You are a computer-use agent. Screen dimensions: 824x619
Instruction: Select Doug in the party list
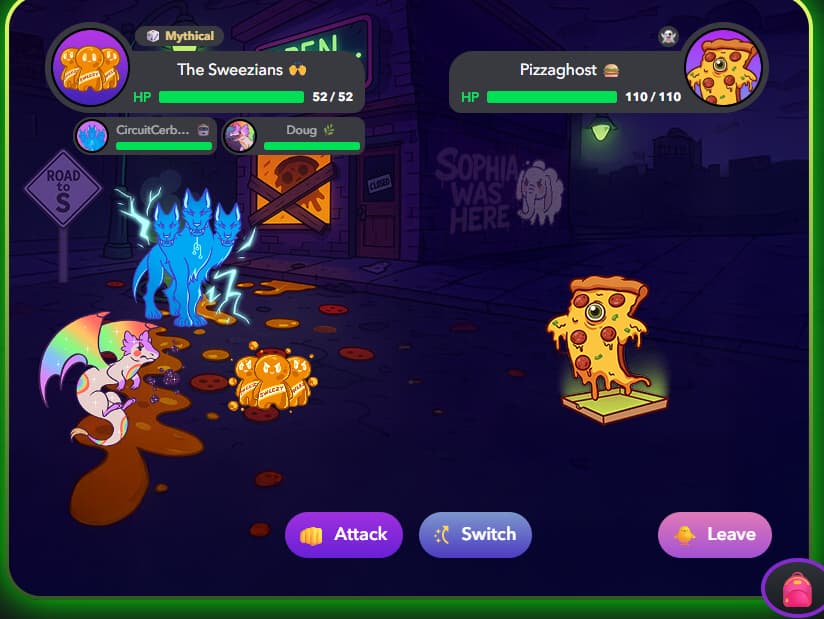[x=293, y=136]
